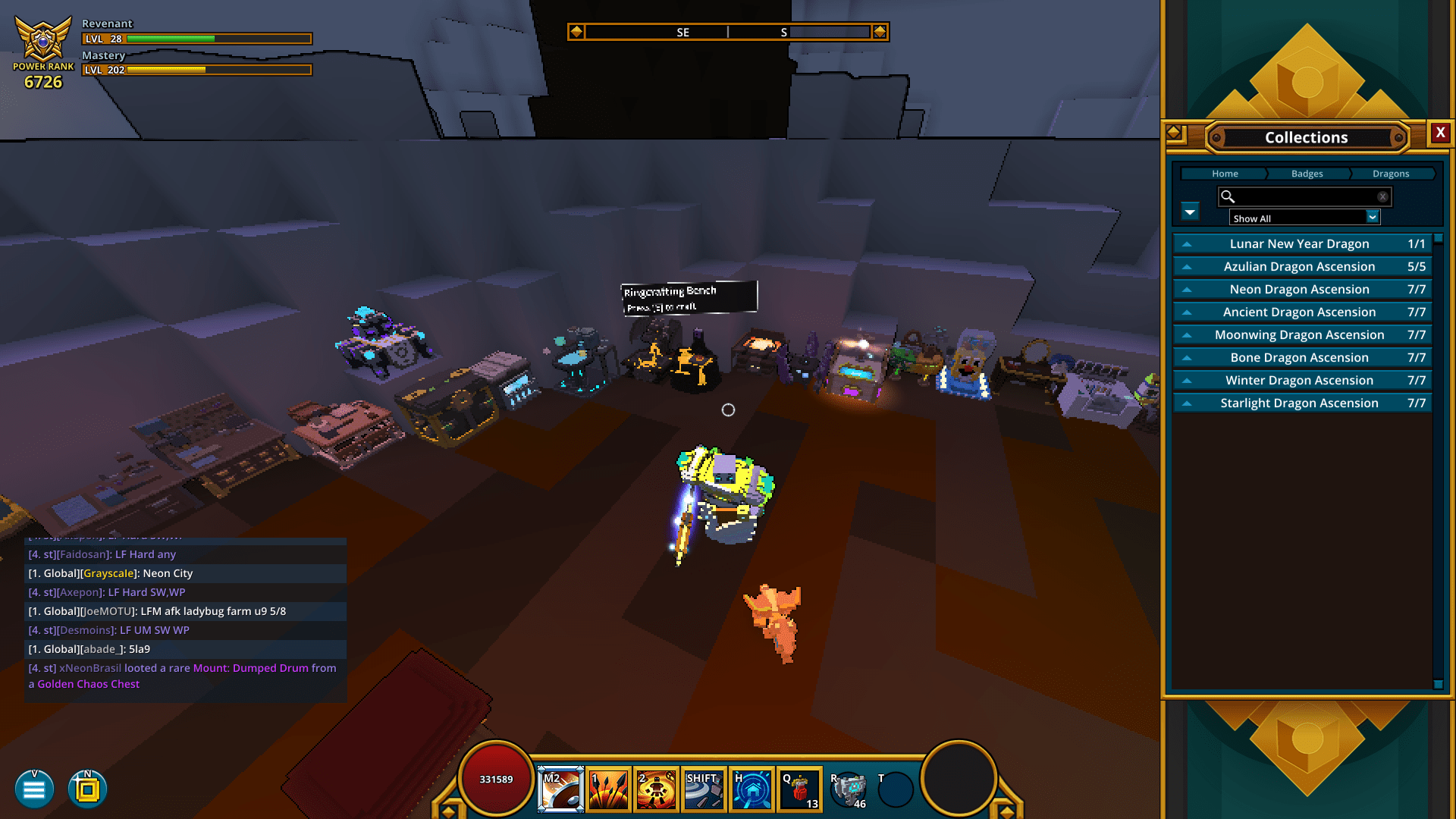Viewport: 1456px width, 819px height.
Task: Select the SHIFT dash ability icon
Action: coord(703,789)
